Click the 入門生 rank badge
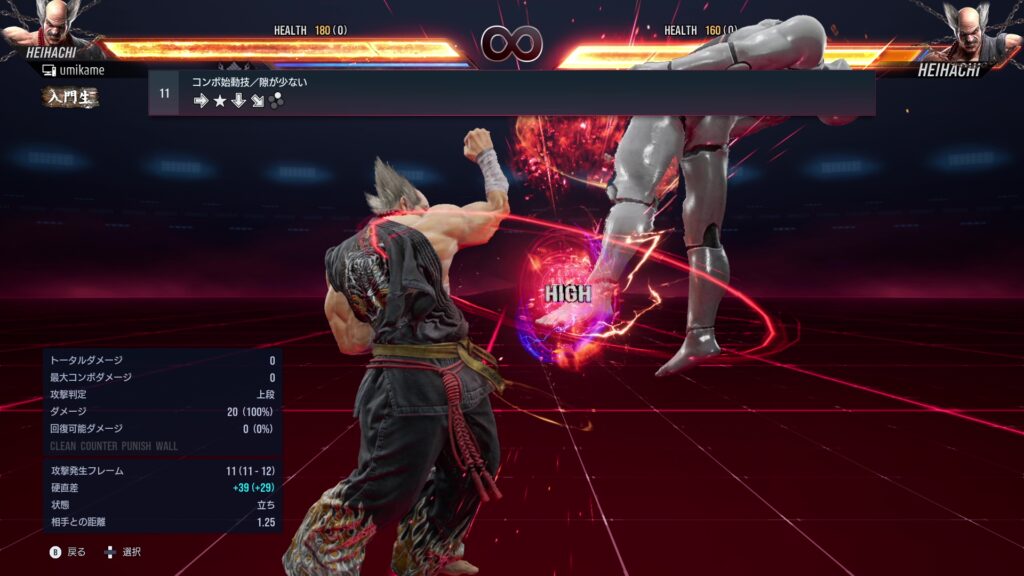 tap(69, 97)
